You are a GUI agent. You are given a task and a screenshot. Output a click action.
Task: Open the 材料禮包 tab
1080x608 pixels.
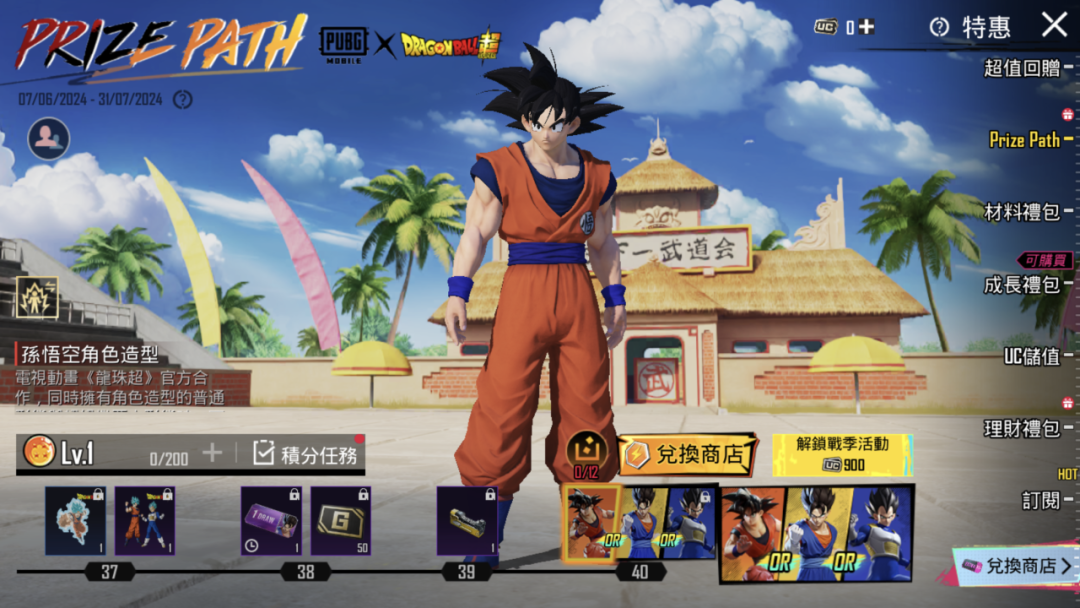tap(1022, 212)
